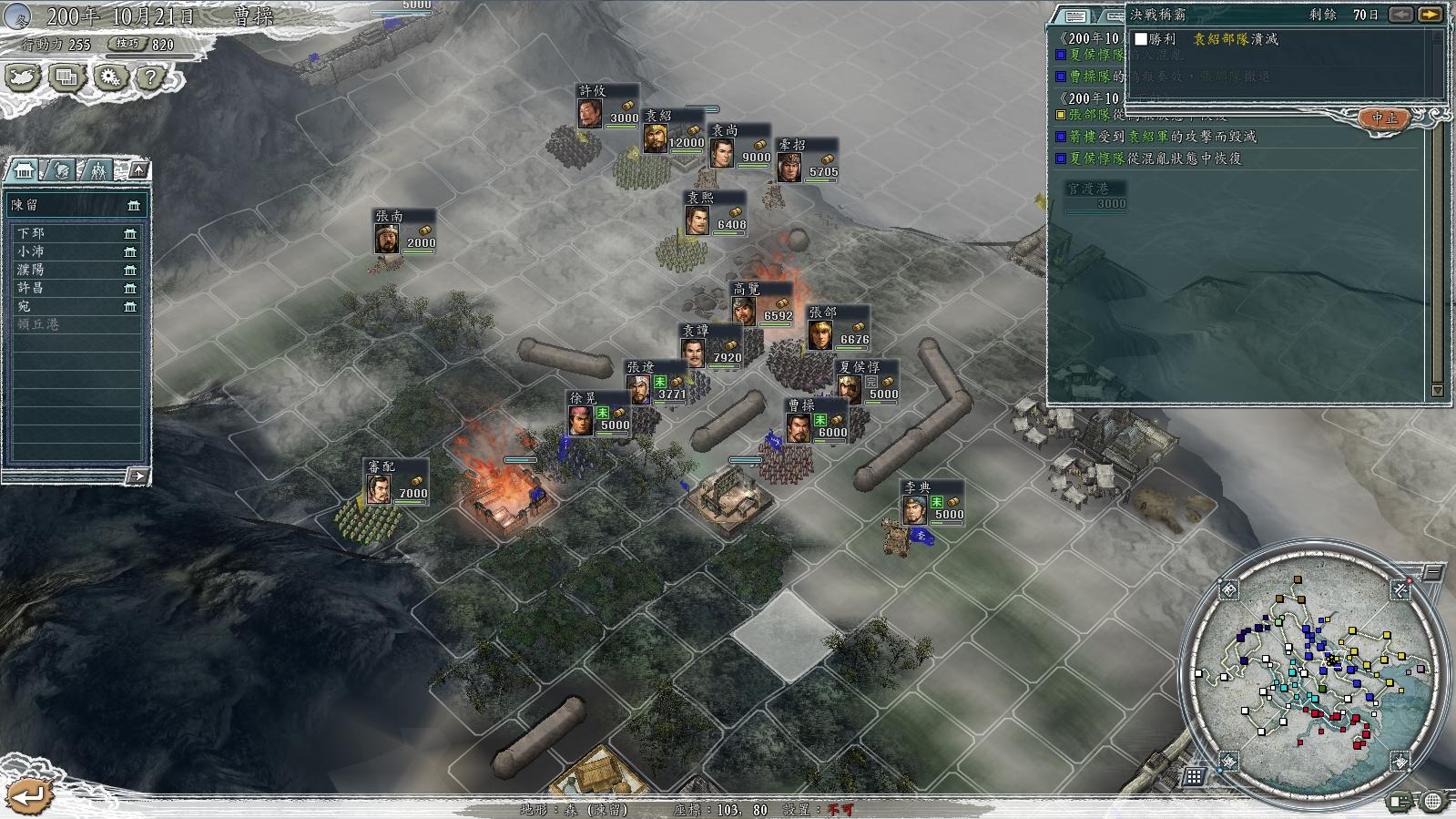Click the overlapping windows button

pos(66,77)
